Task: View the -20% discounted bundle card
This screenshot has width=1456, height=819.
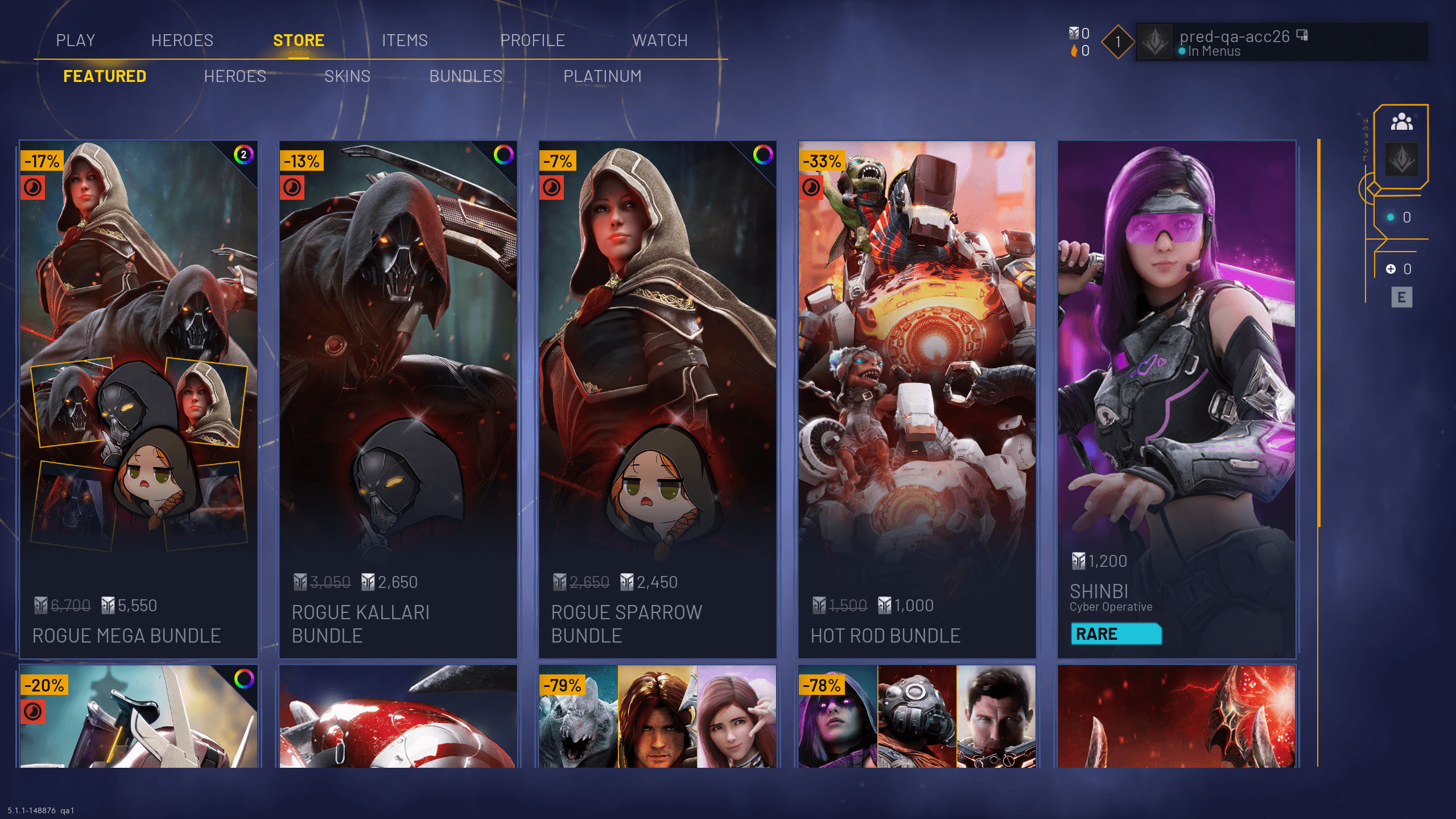Action: 139,717
